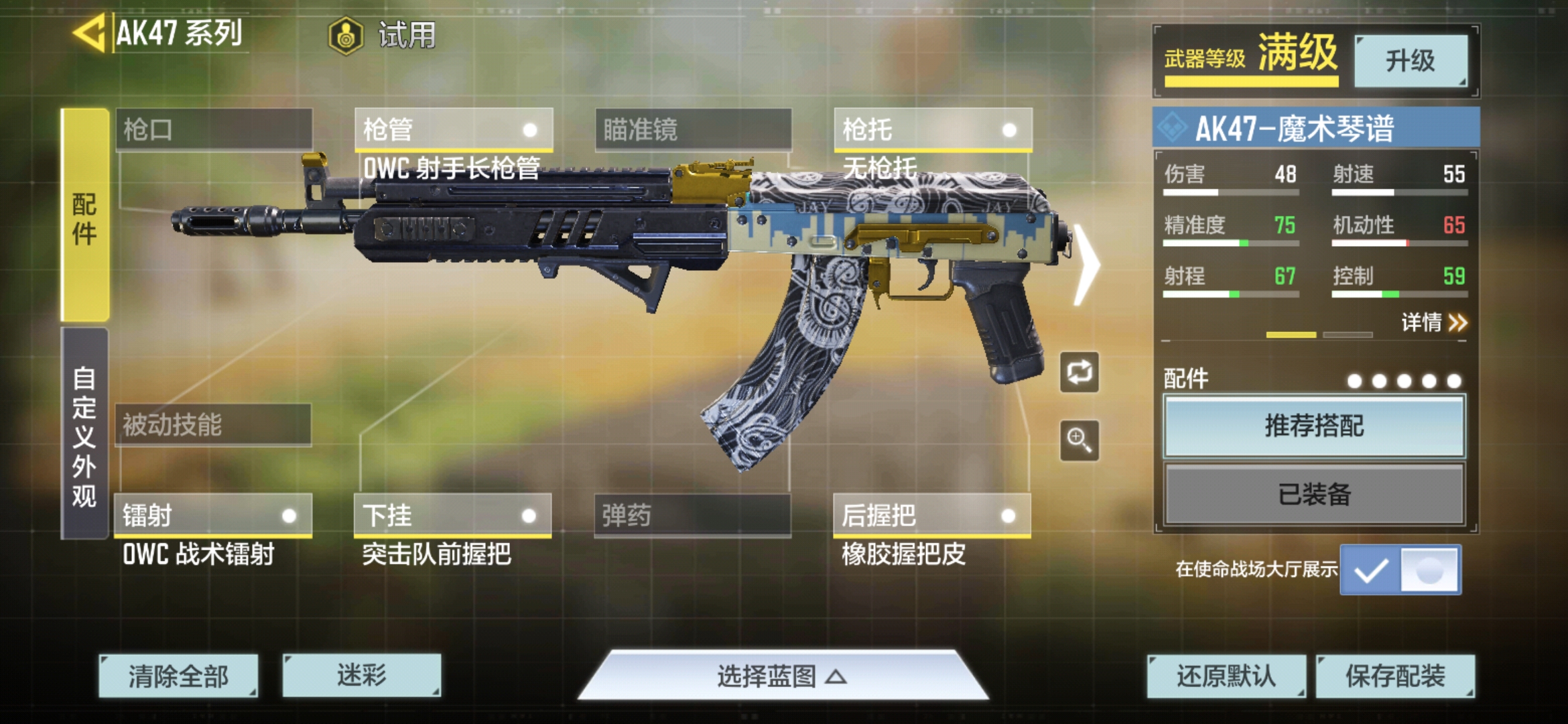Go back using the yellow arrow

(89, 32)
